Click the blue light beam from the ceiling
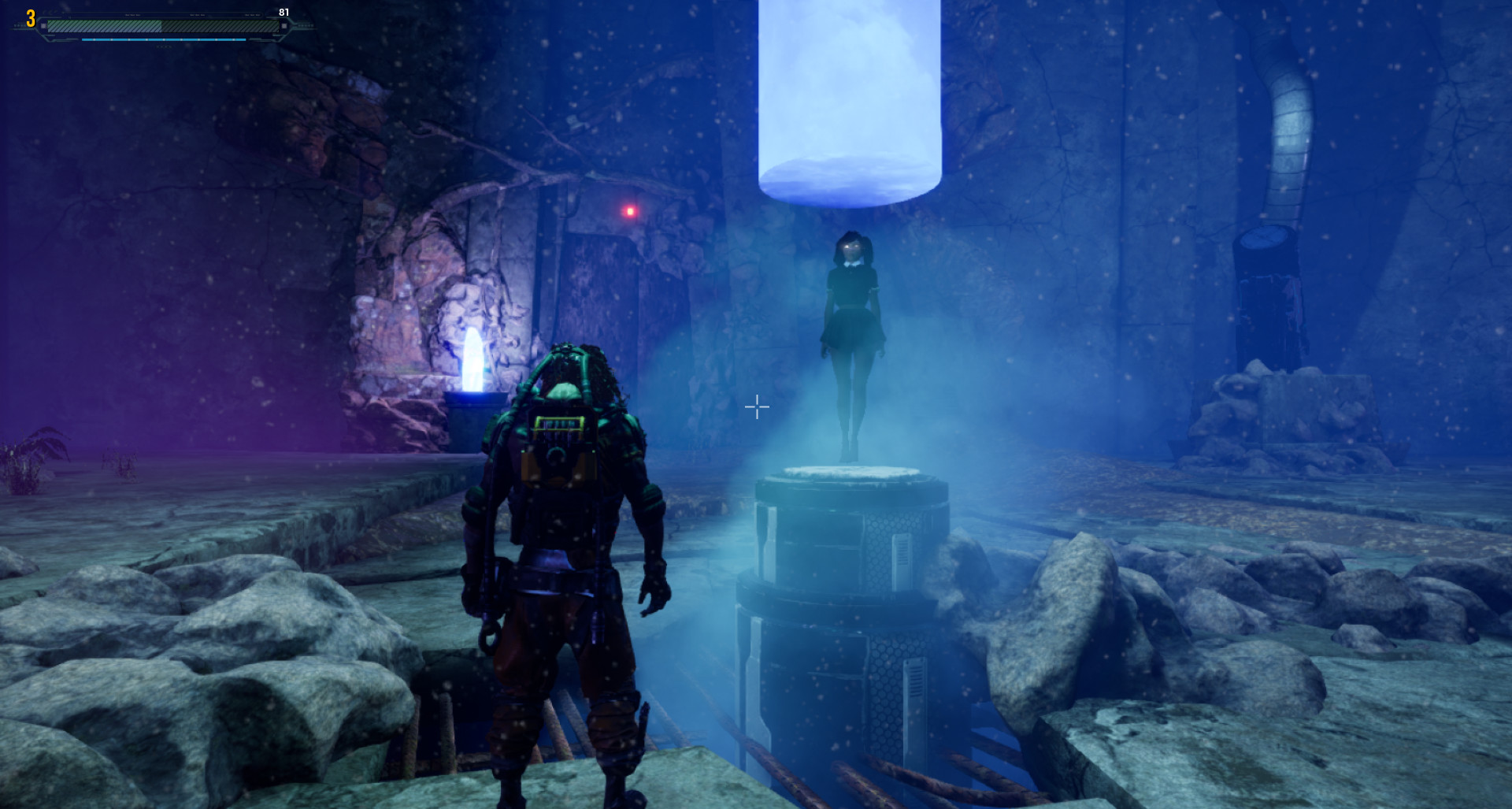 click(x=849, y=95)
